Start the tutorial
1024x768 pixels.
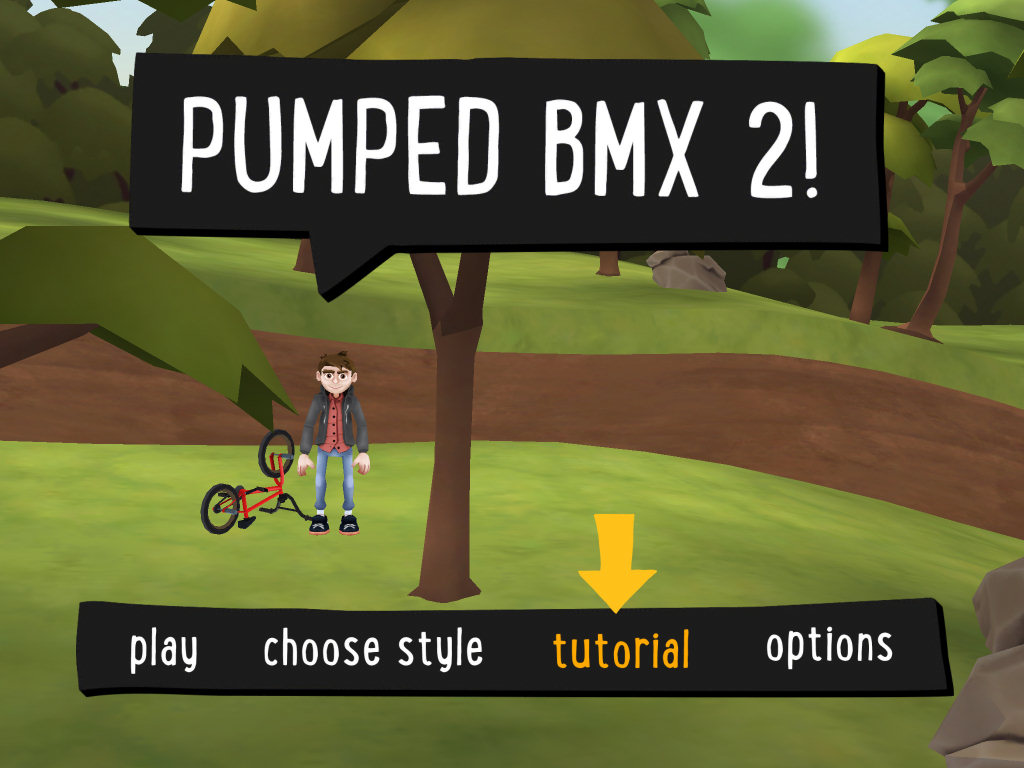pos(621,651)
